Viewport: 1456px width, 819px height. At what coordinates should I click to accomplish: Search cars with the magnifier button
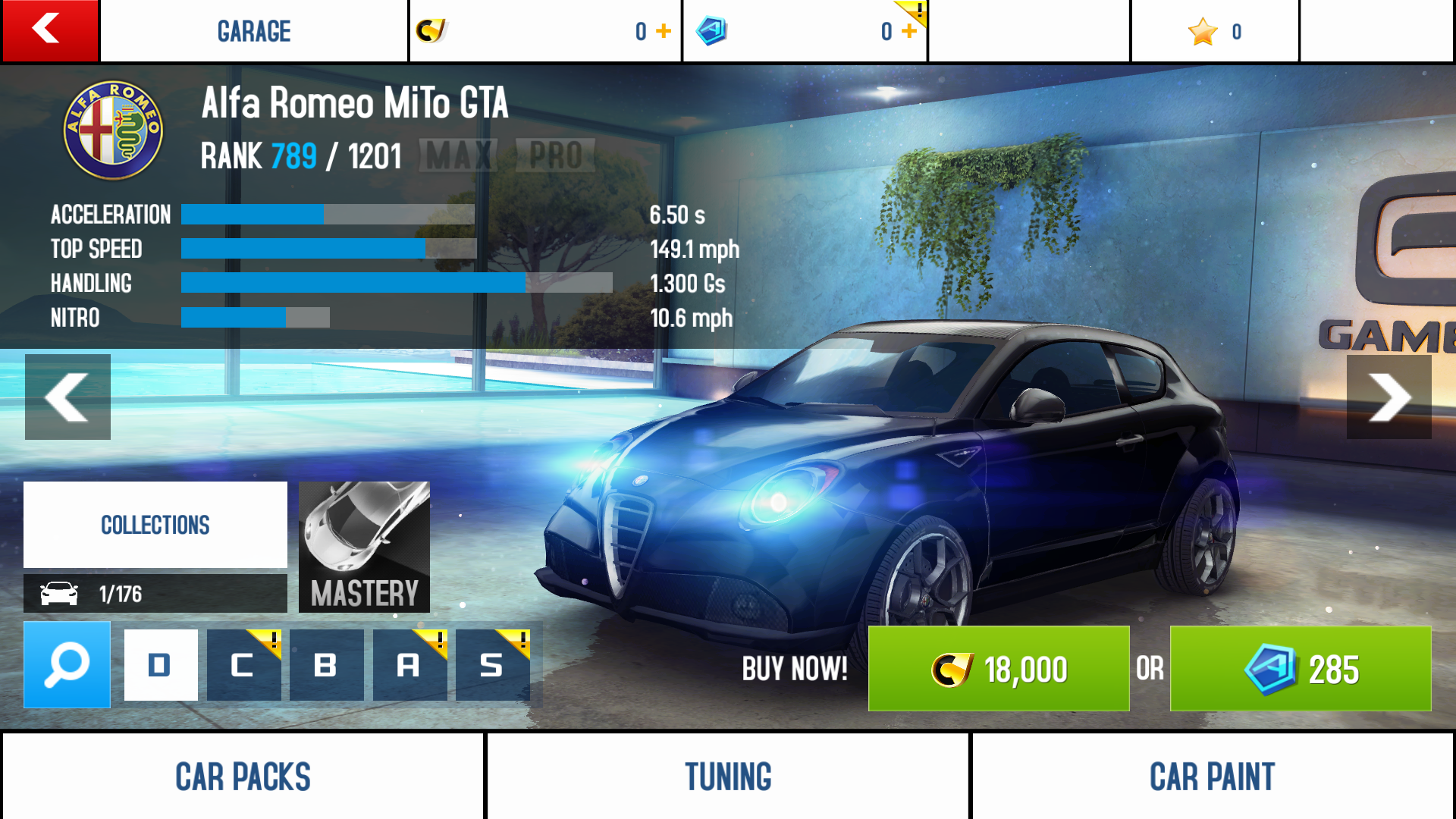point(67,665)
